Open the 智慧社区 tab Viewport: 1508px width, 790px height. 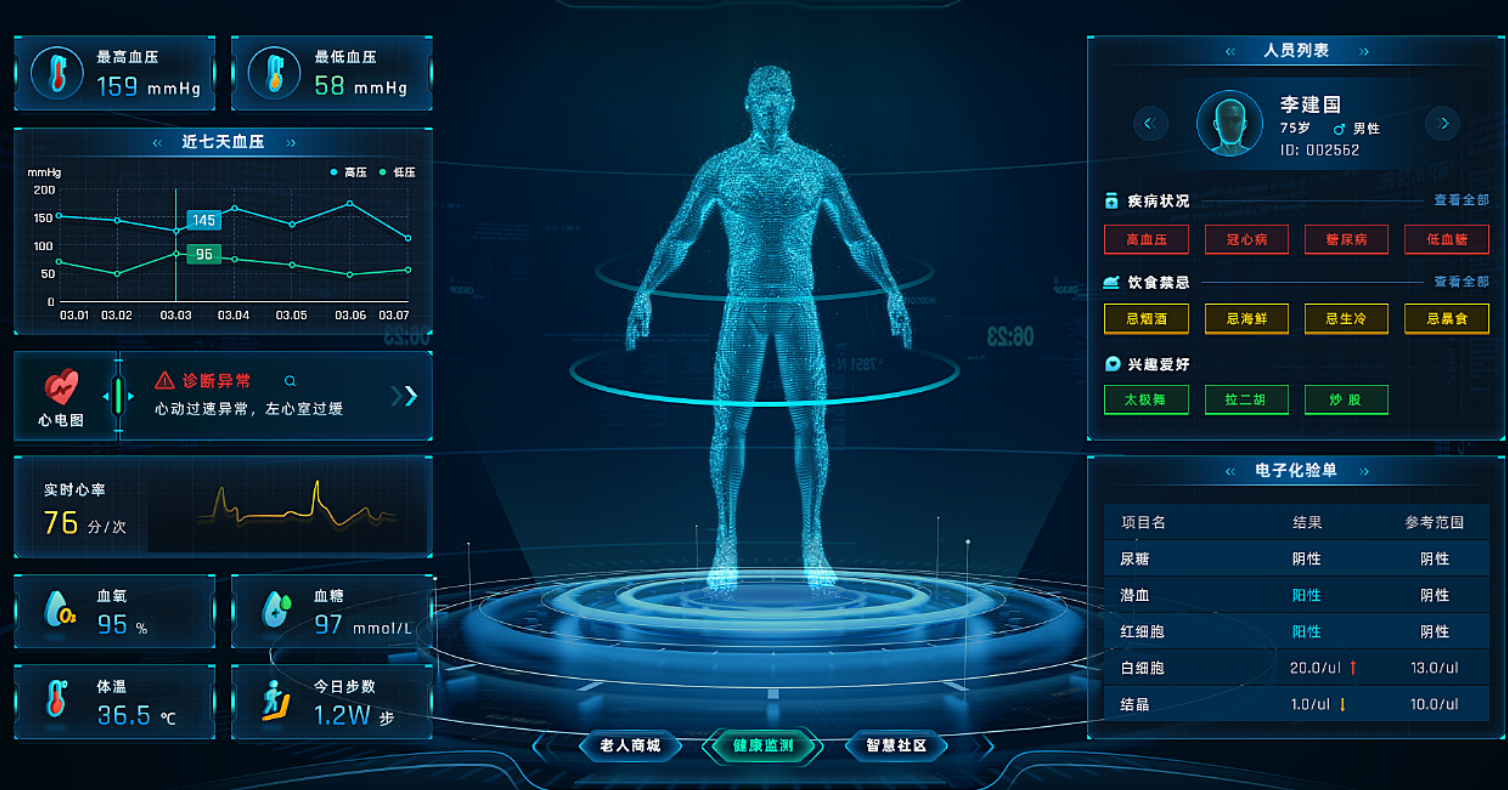pos(896,746)
